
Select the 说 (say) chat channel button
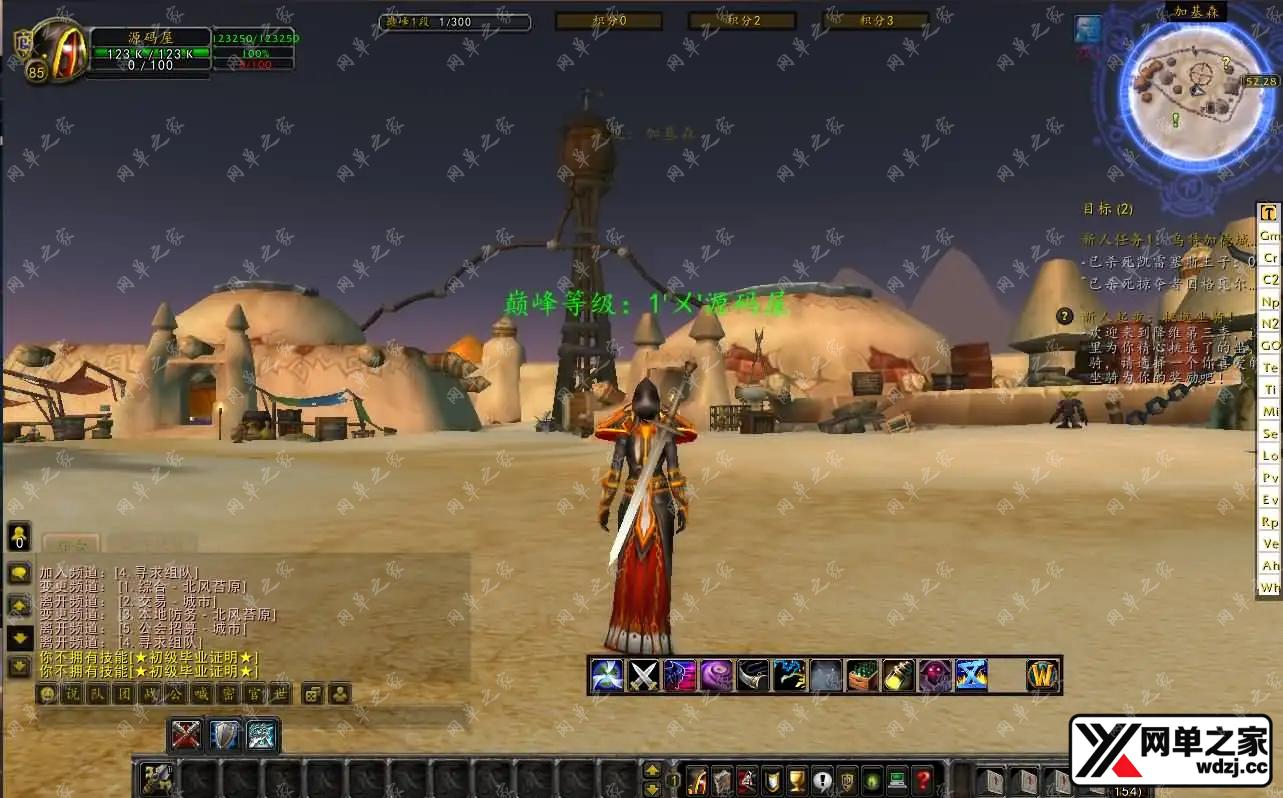[x=72, y=694]
